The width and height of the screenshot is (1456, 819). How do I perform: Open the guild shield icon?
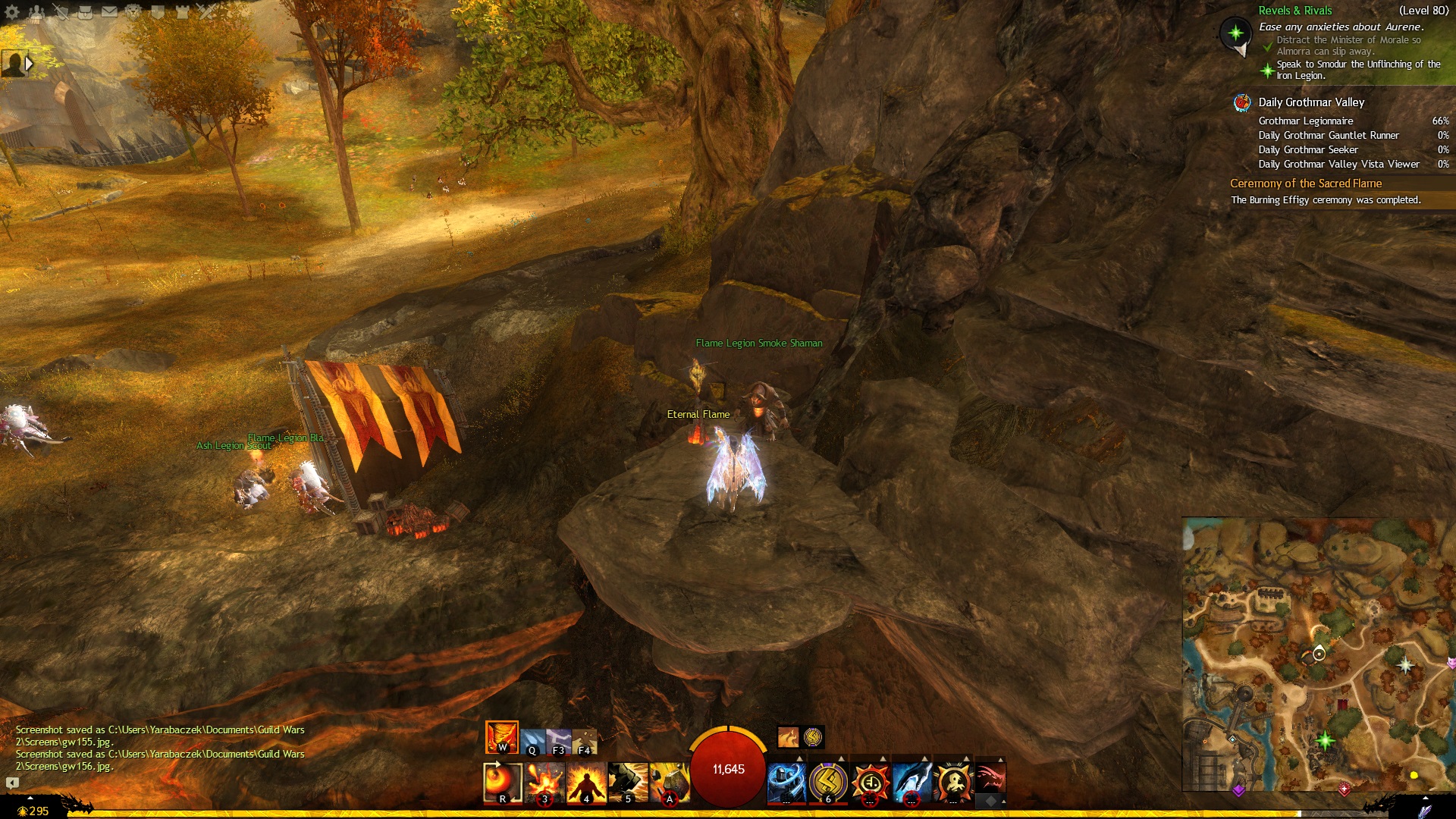pyautogui.click(x=158, y=11)
